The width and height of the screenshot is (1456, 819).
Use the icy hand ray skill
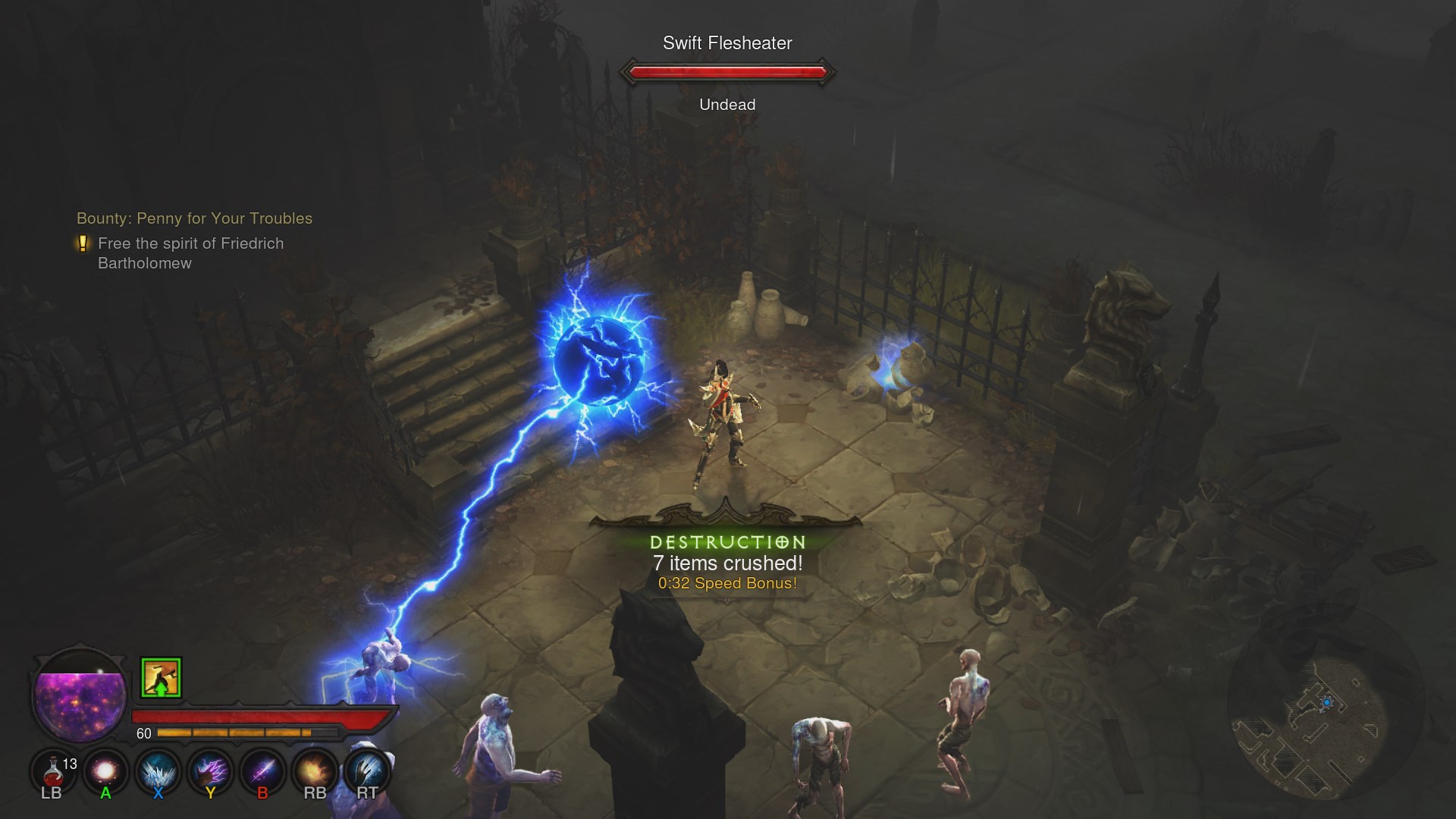[367, 771]
